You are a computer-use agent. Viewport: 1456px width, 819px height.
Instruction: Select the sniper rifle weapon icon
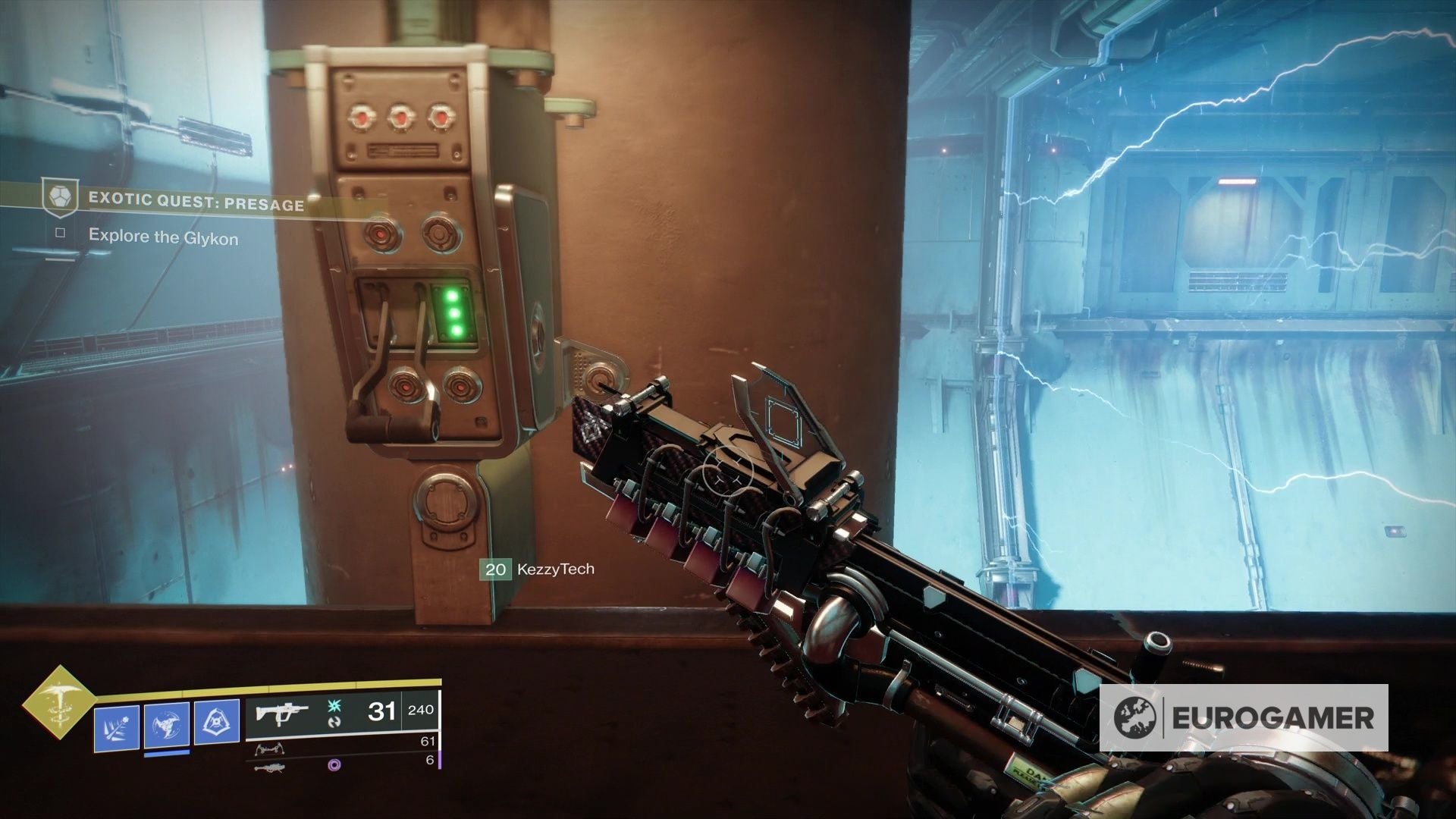click(x=269, y=767)
